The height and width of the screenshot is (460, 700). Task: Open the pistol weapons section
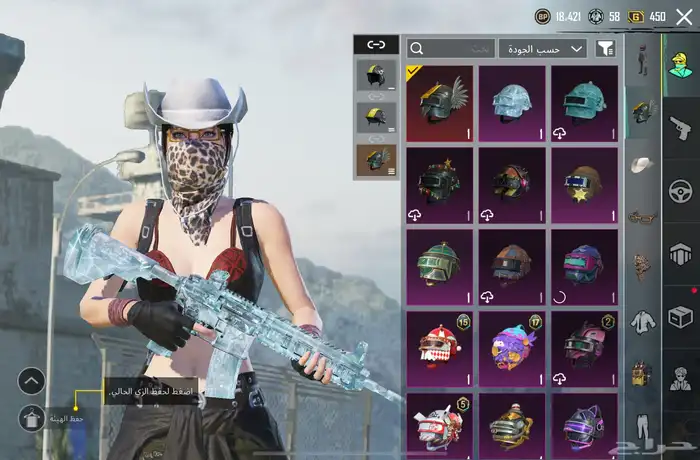680,128
